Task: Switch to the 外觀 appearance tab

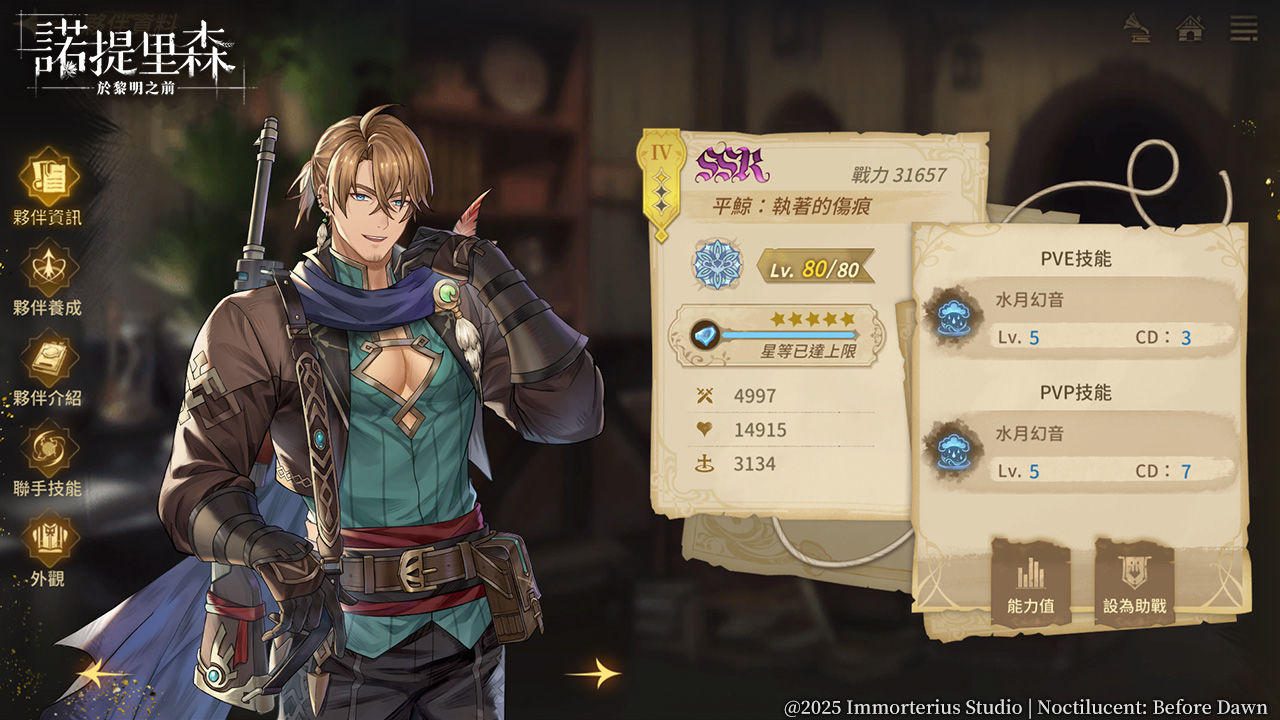Action: [48, 543]
